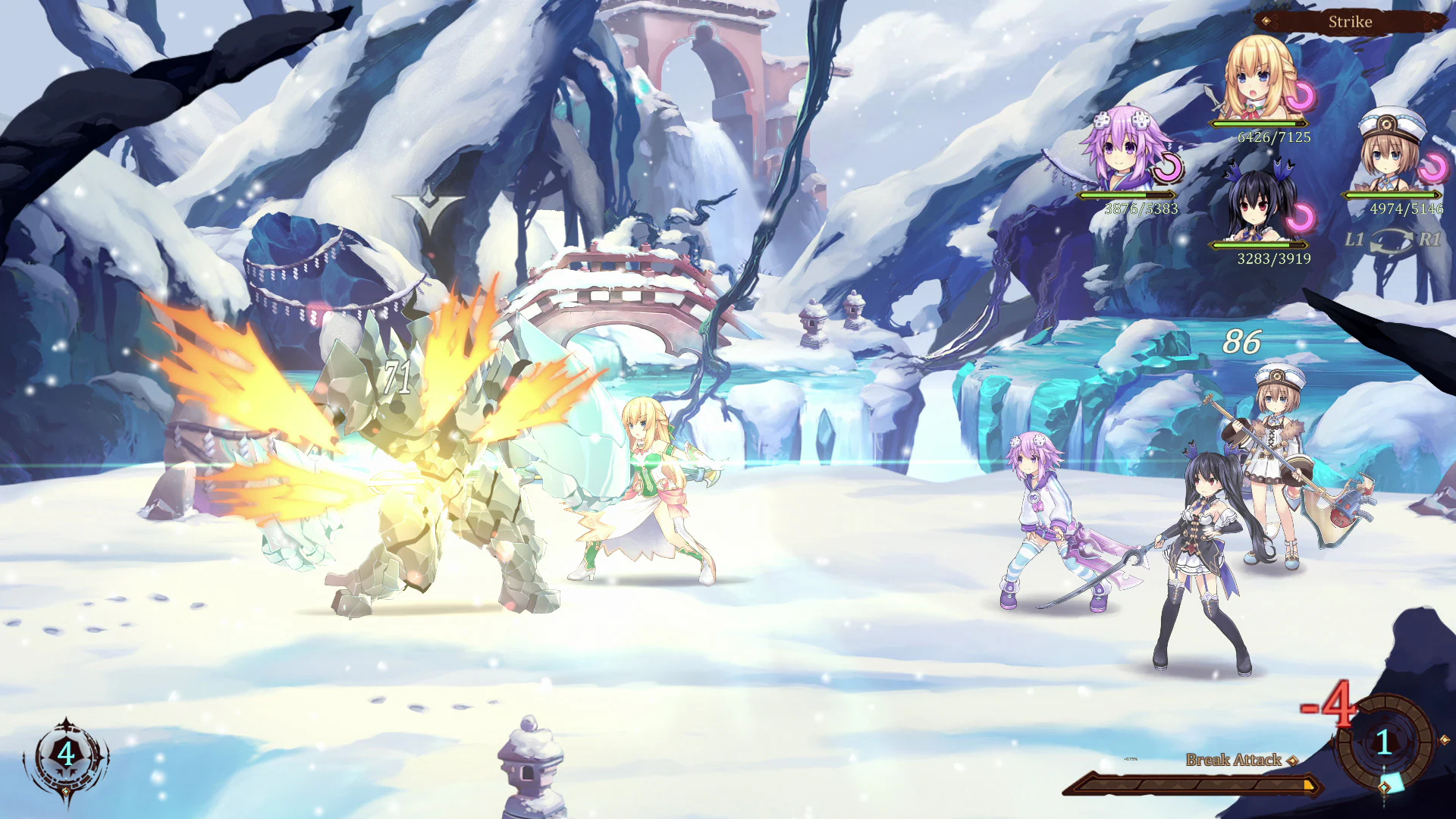This screenshot has width=1456, height=819.
Task: Click Vert's HP bar showing 6426/7125
Action: pos(1259,124)
